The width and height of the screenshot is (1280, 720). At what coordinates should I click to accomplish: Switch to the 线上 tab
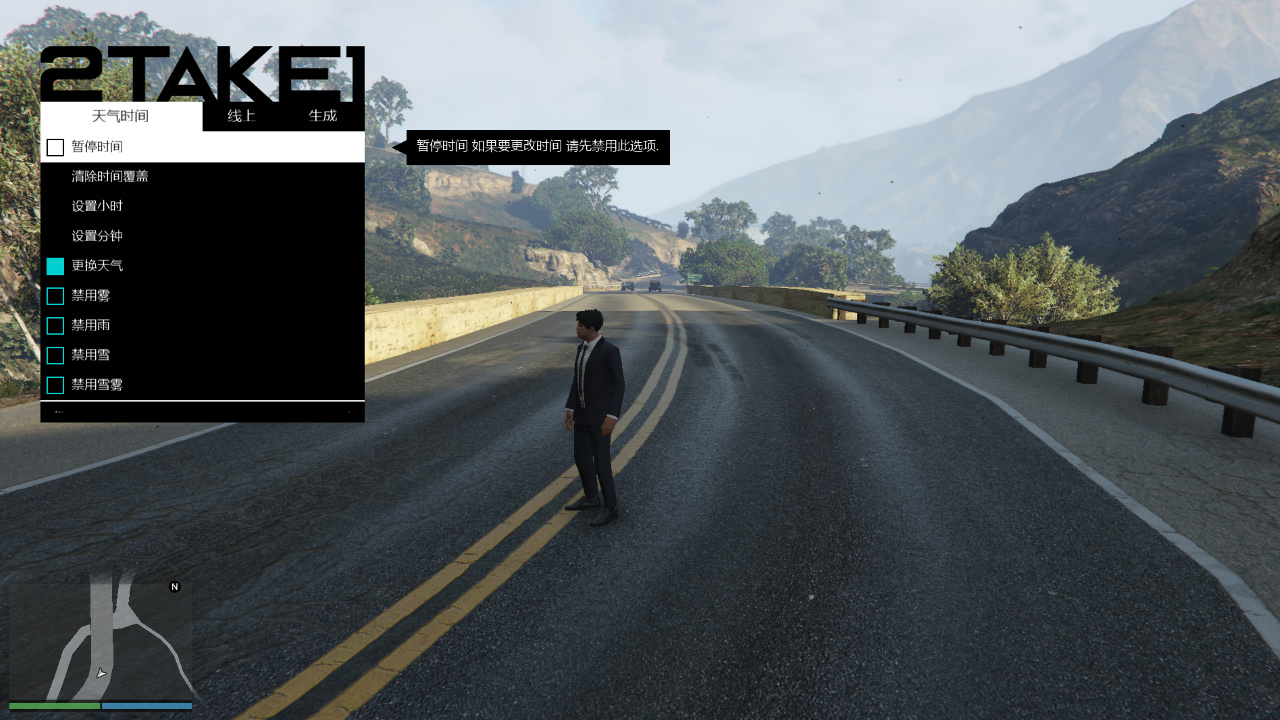pyautogui.click(x=243, y=115)
